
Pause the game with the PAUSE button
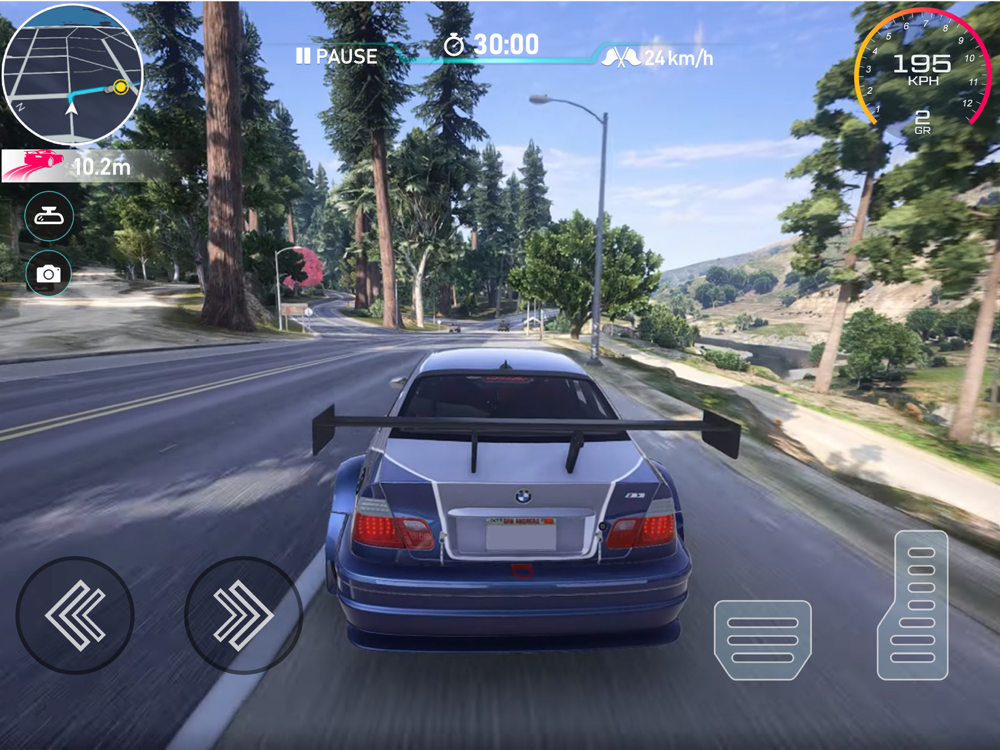[x=336, y=57]
